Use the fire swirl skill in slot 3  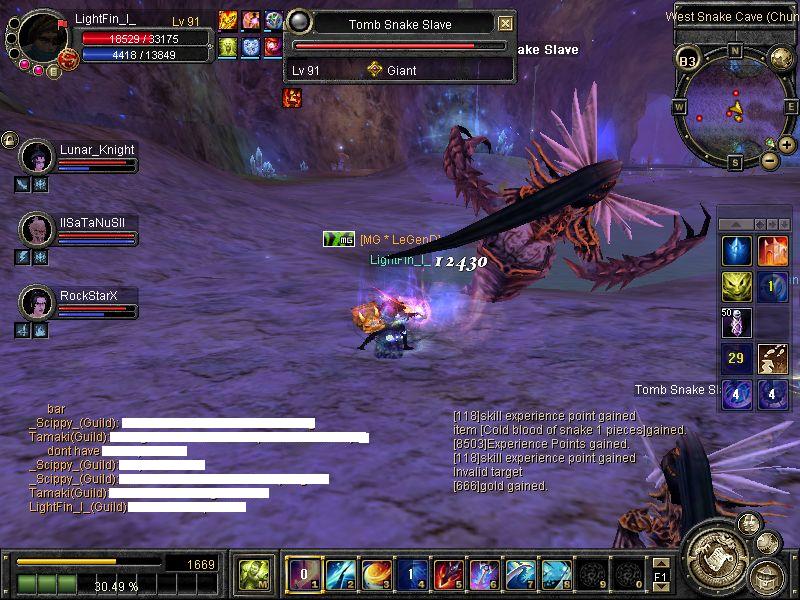376,573
